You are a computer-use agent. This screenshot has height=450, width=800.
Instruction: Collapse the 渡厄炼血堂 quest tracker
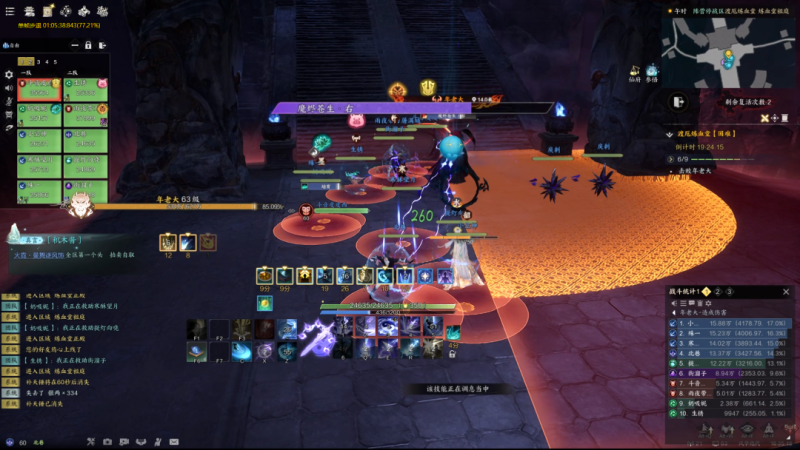click(x=670, y=132)
